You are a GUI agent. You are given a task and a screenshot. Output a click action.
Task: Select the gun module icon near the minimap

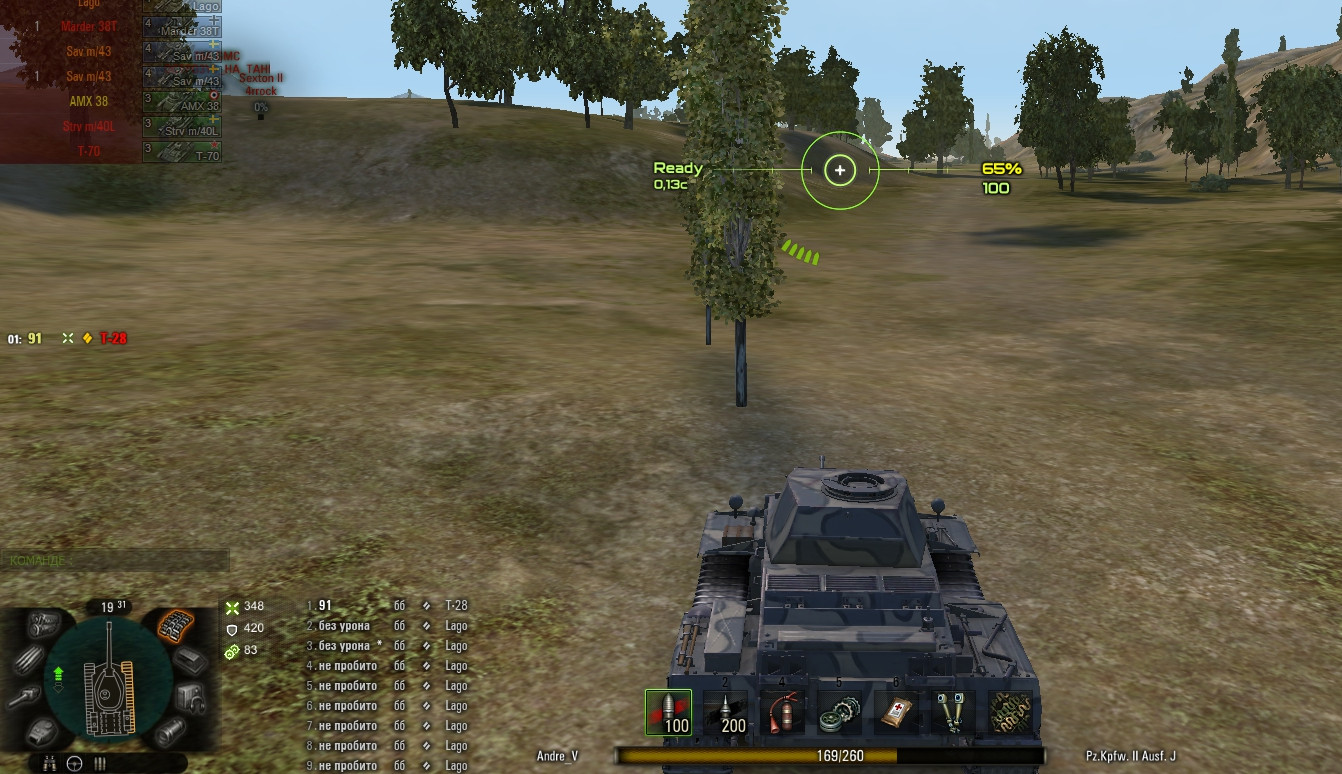pos(25,696)
